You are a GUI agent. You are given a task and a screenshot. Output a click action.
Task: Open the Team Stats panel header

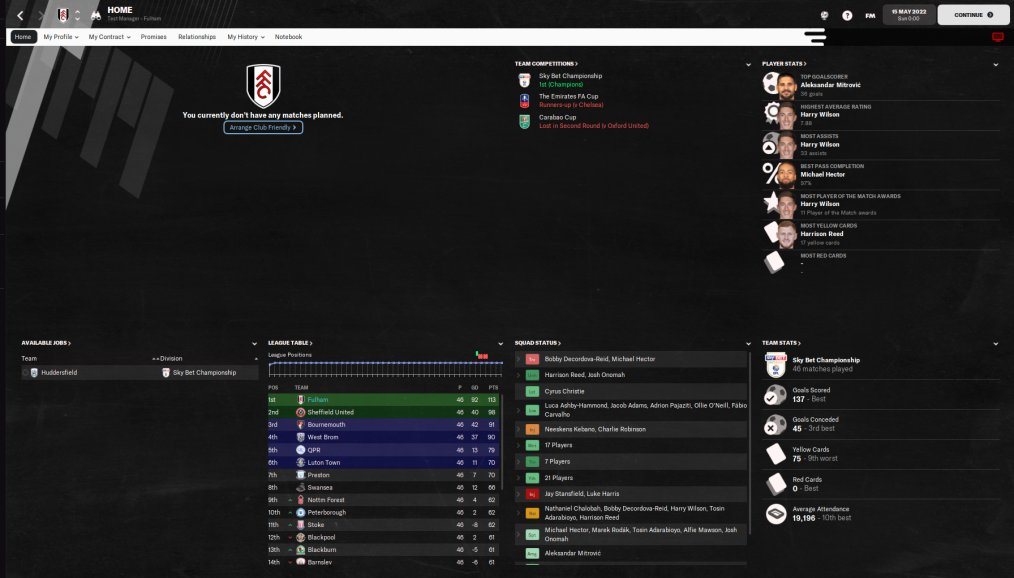click(781, 343)
